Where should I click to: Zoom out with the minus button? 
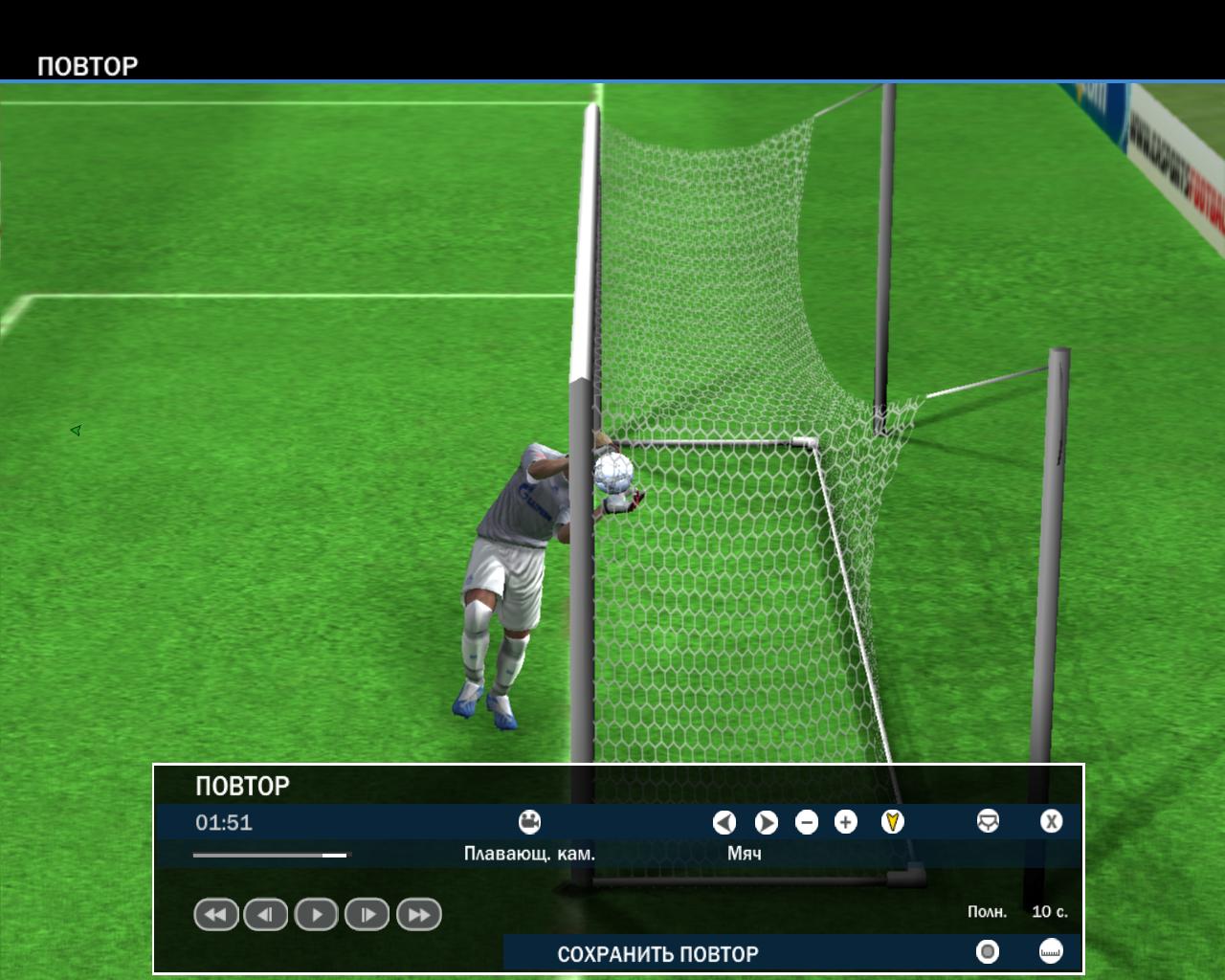(x=807, y=822)
